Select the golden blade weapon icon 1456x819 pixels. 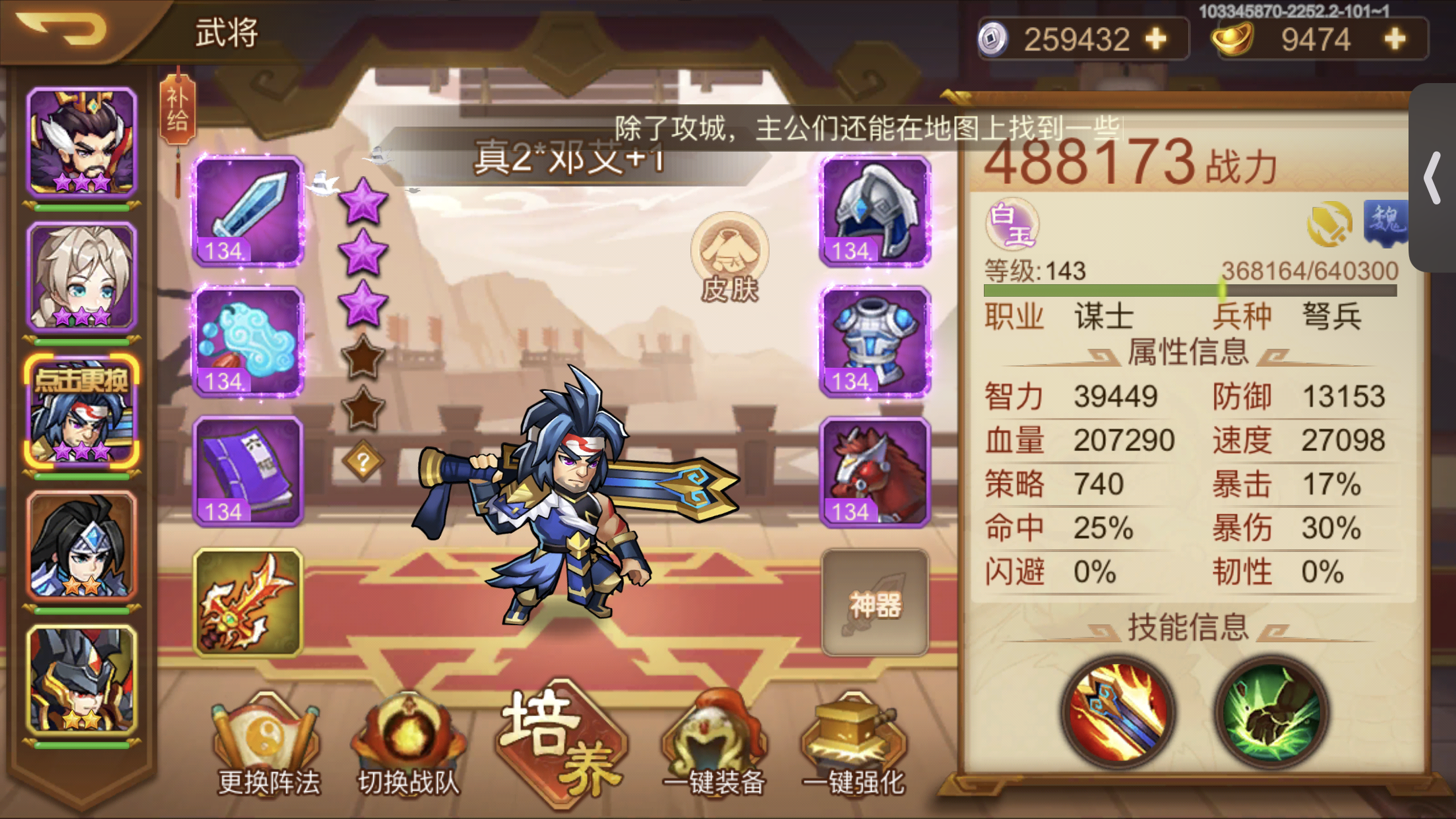pyautogui.click(x=247, y=600)
